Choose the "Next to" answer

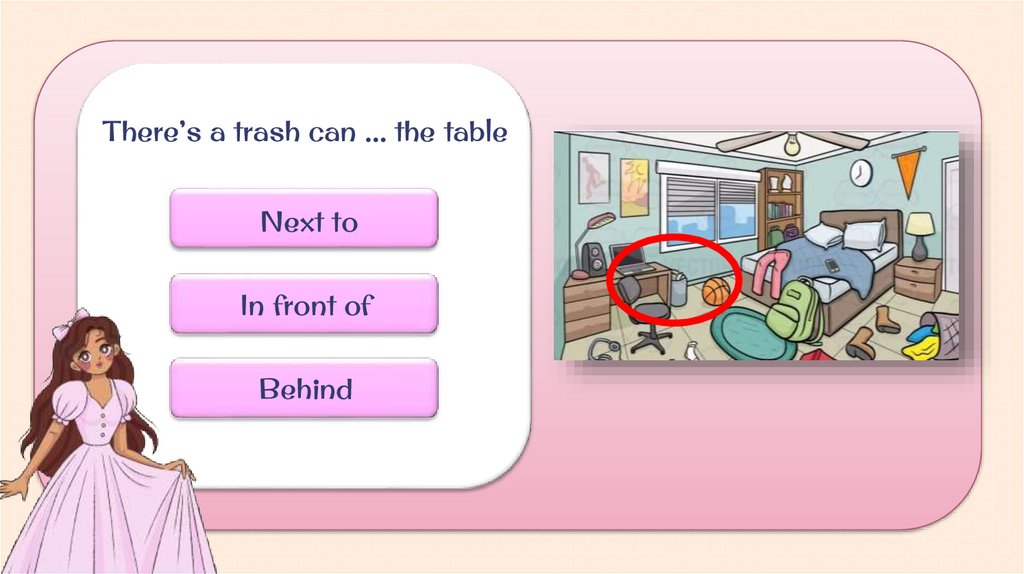(x=304, y=219)
